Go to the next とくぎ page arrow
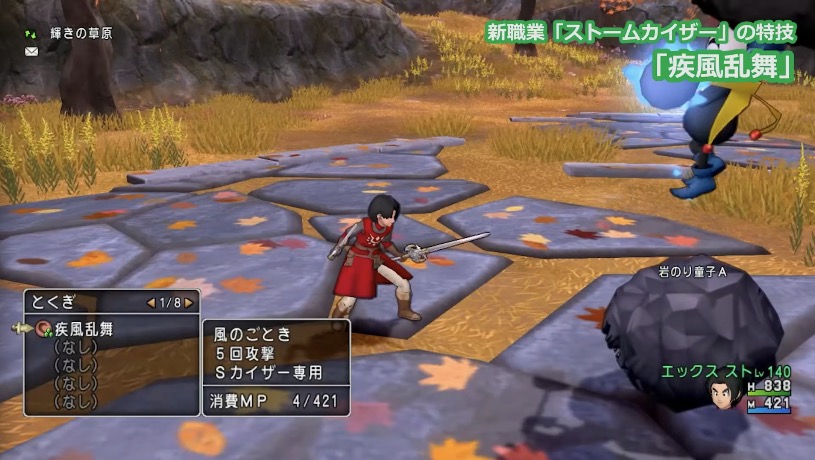The width and height of the screenshot is (815, 460). click(188, 302)
